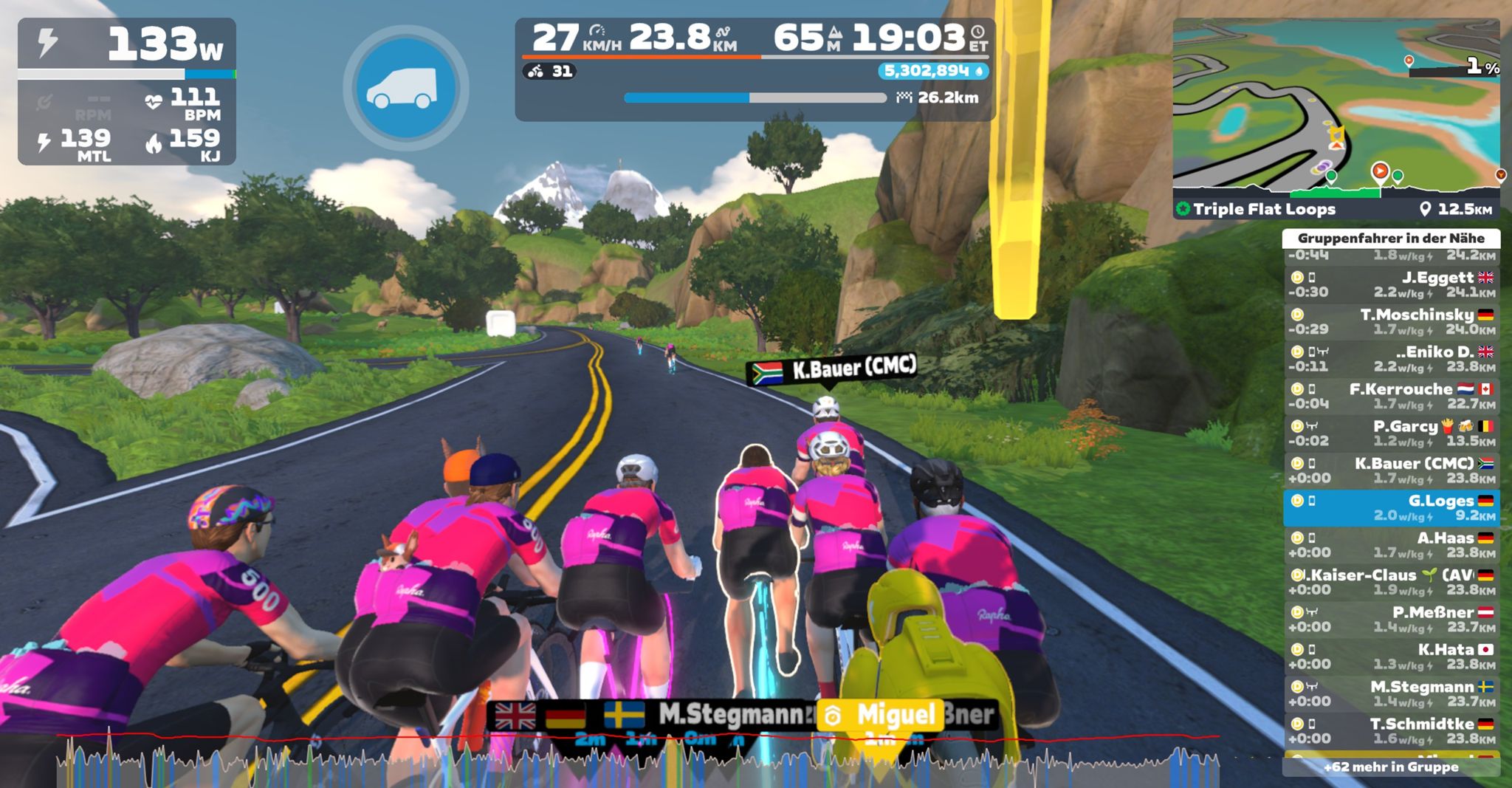Select the highlighted G.Loges row
This screenshot has height=788, width=1512.
[x=1392, y=507]
